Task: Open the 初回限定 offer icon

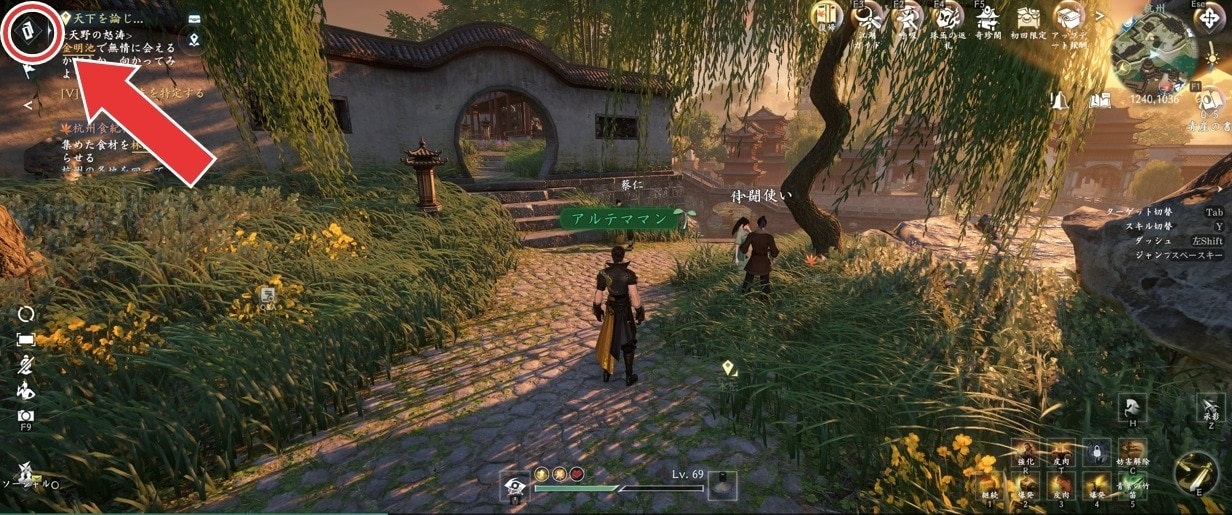Action: [x=1028, y=17]
